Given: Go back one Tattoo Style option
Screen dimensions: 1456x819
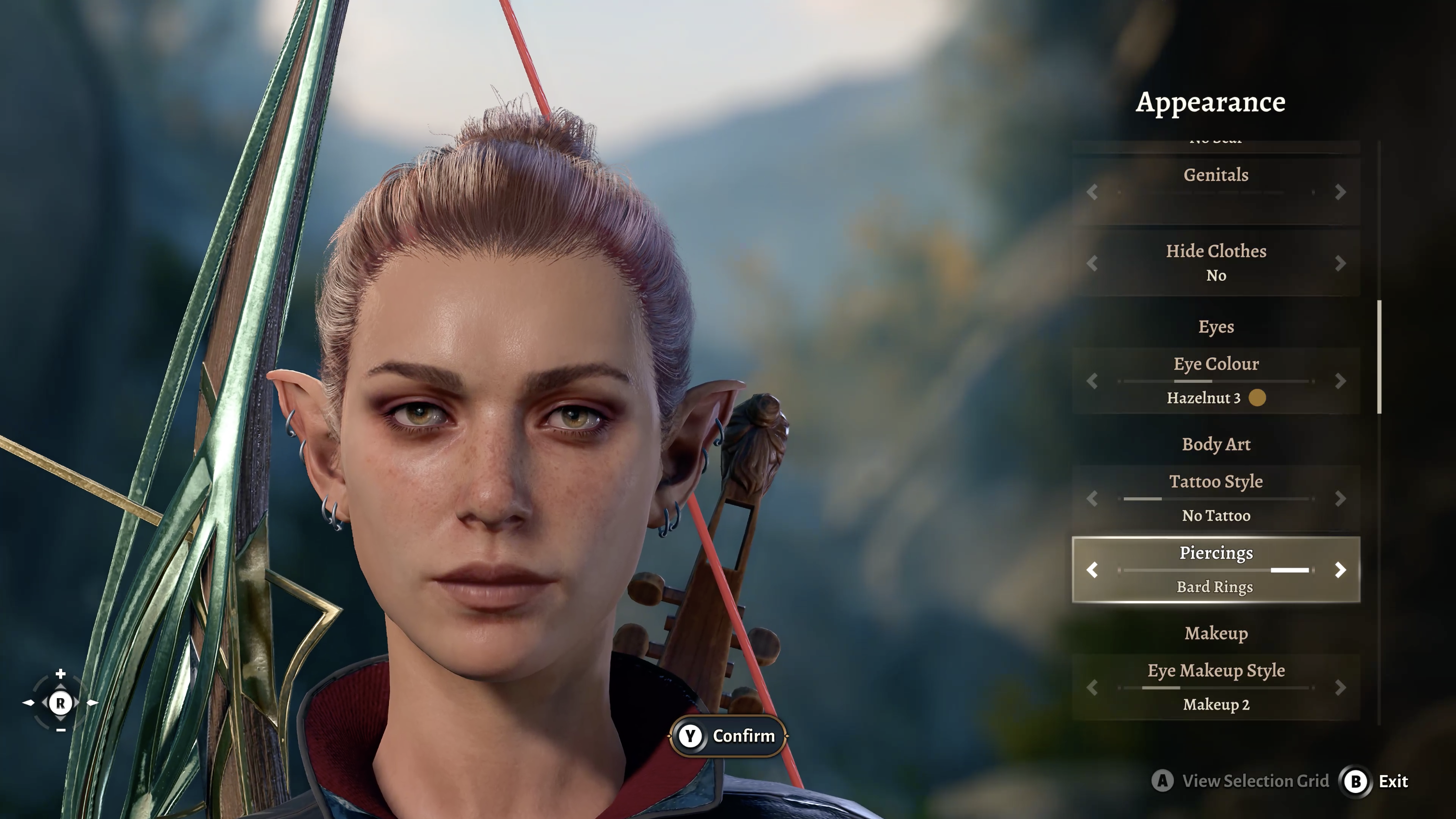Looking at the screenshot, I should (1092, 498).
